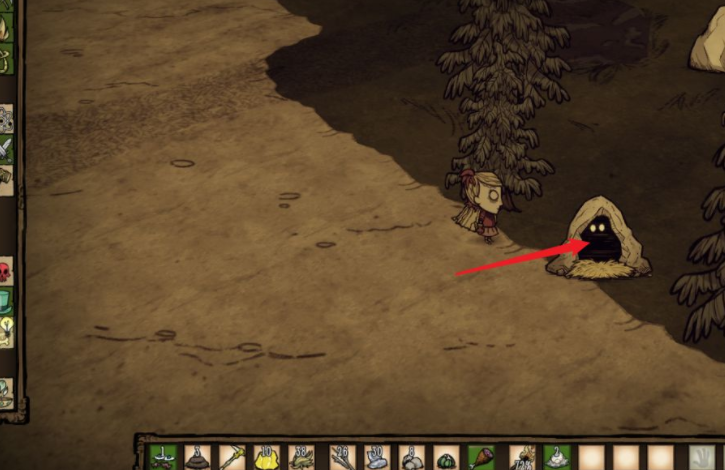Click the rocks stack in inventory
Image resolution: width=725 pixels, height=470 pixels.
click(411, 458)
